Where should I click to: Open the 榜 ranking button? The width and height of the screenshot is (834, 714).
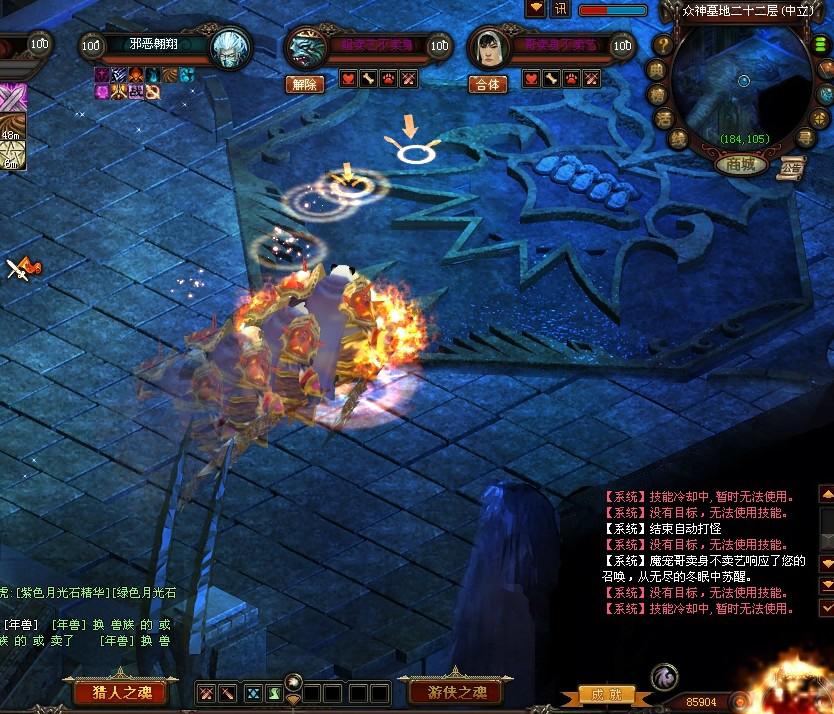click(x=657, y=94)
